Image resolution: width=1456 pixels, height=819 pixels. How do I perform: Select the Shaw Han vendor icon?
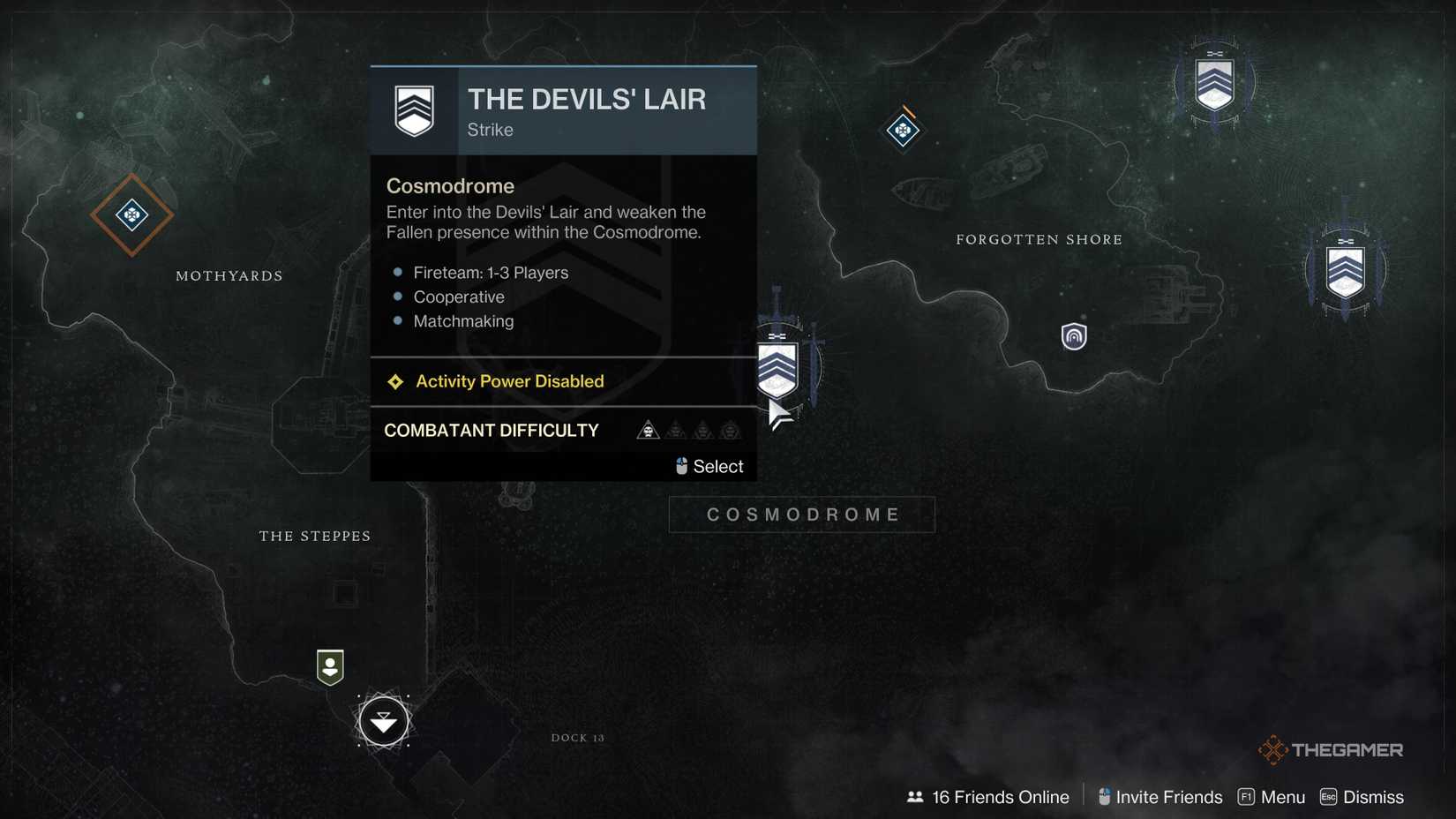point(329,668)
